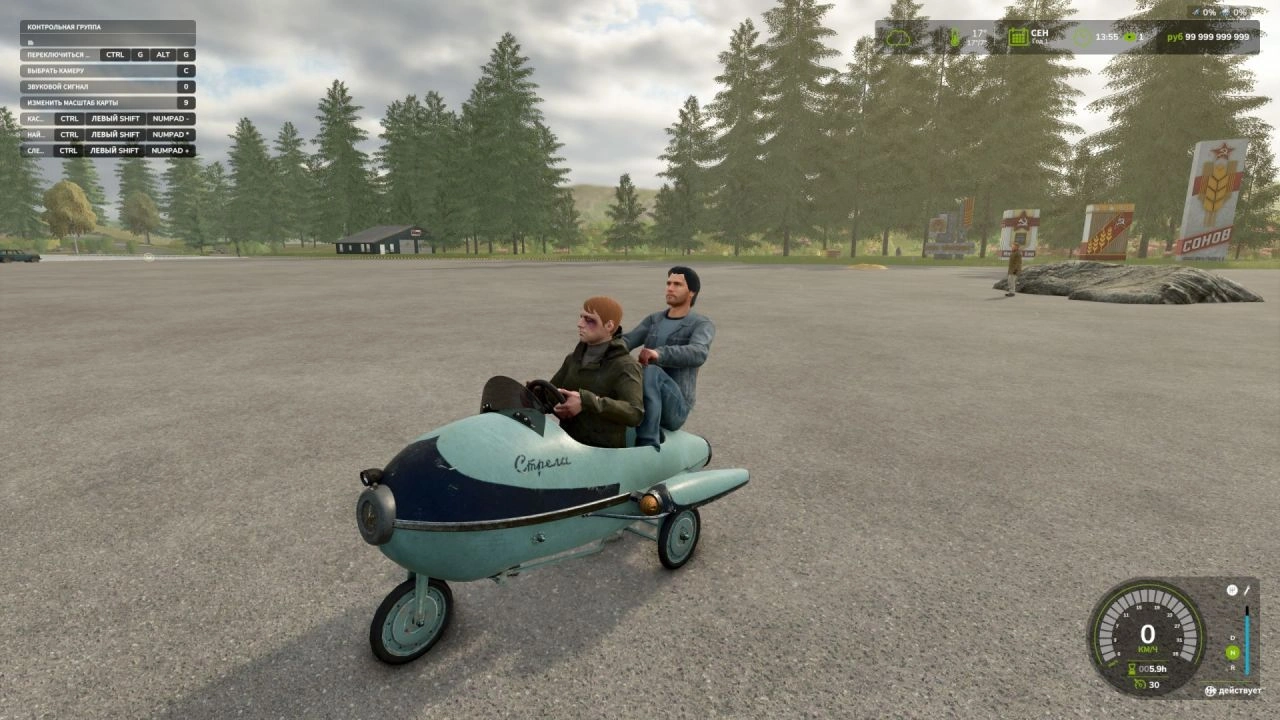
Task: Click the time scale multiplier icon
Action: point(1130,38)
